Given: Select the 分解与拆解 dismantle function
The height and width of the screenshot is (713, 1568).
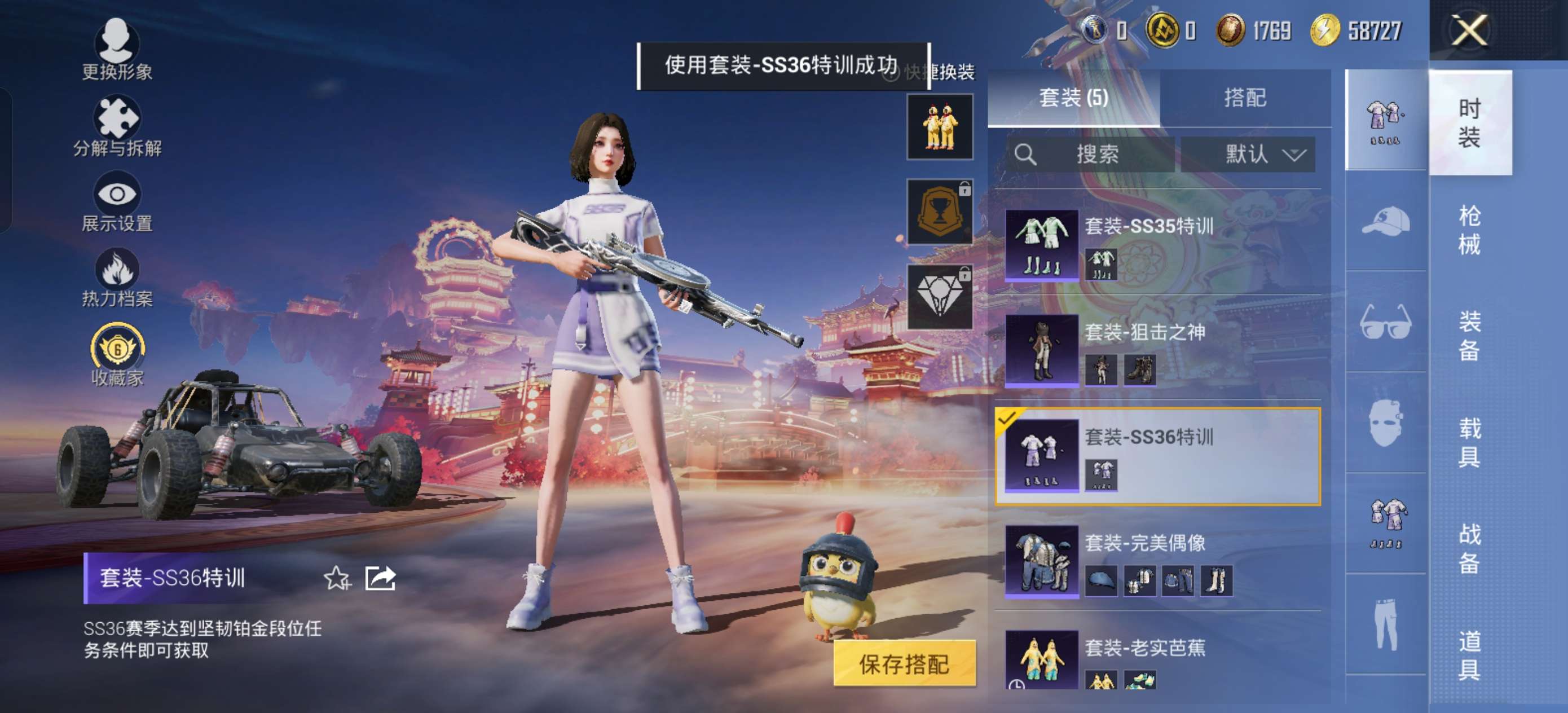Looking at the screenshot, I should tap(117, 118).
